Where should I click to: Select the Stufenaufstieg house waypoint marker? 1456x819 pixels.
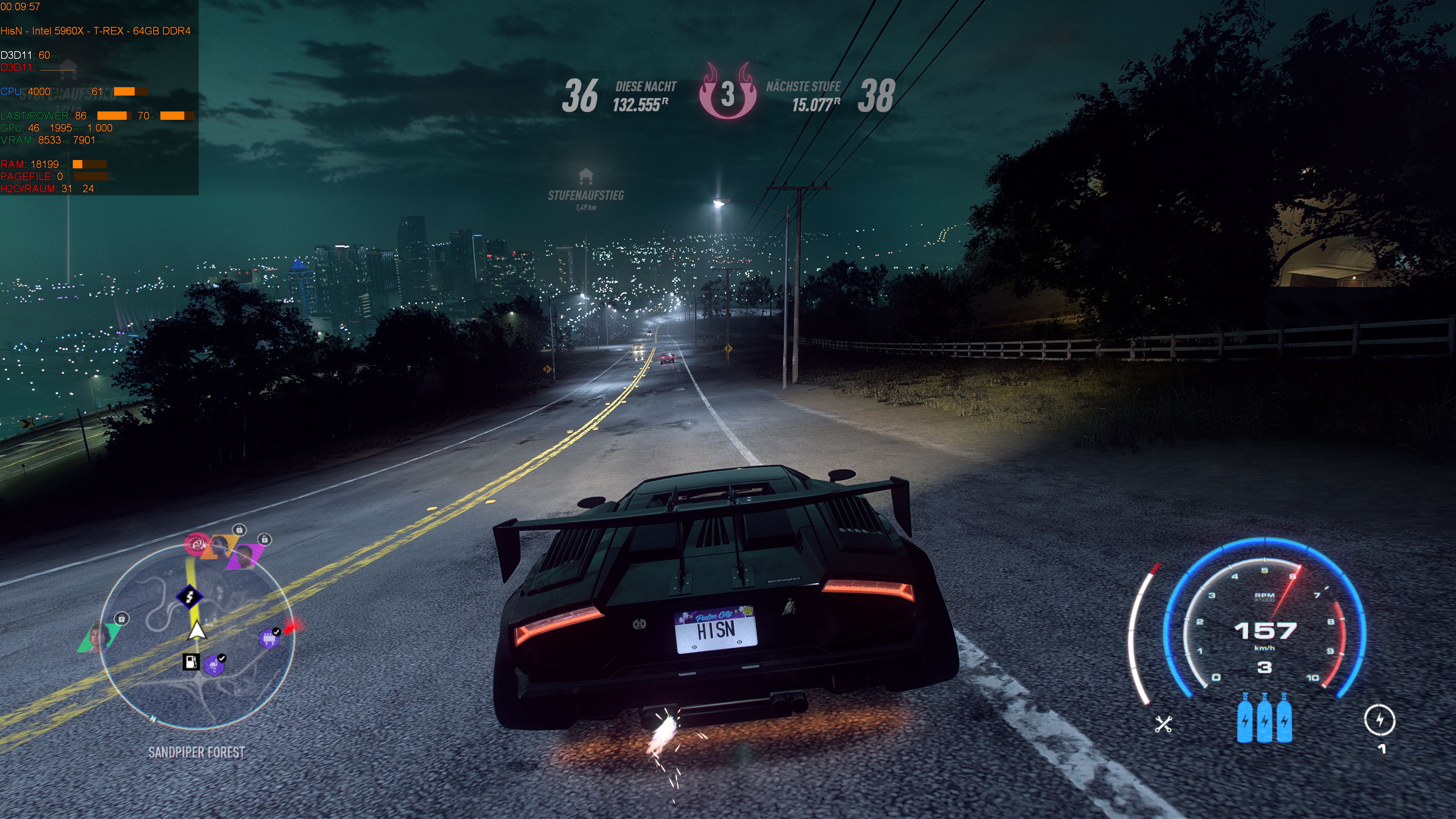coord(585,177)
